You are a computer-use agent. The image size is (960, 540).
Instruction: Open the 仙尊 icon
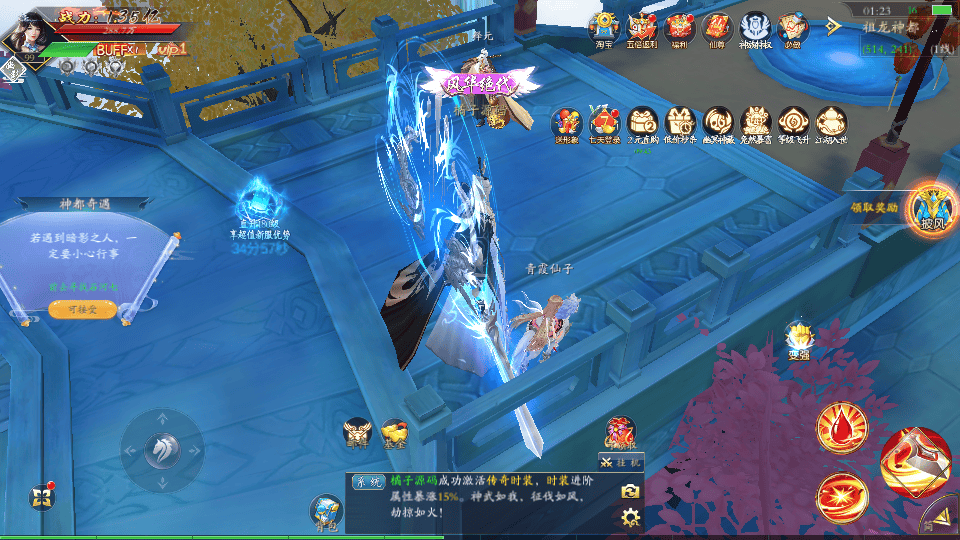tap(717, 28)
